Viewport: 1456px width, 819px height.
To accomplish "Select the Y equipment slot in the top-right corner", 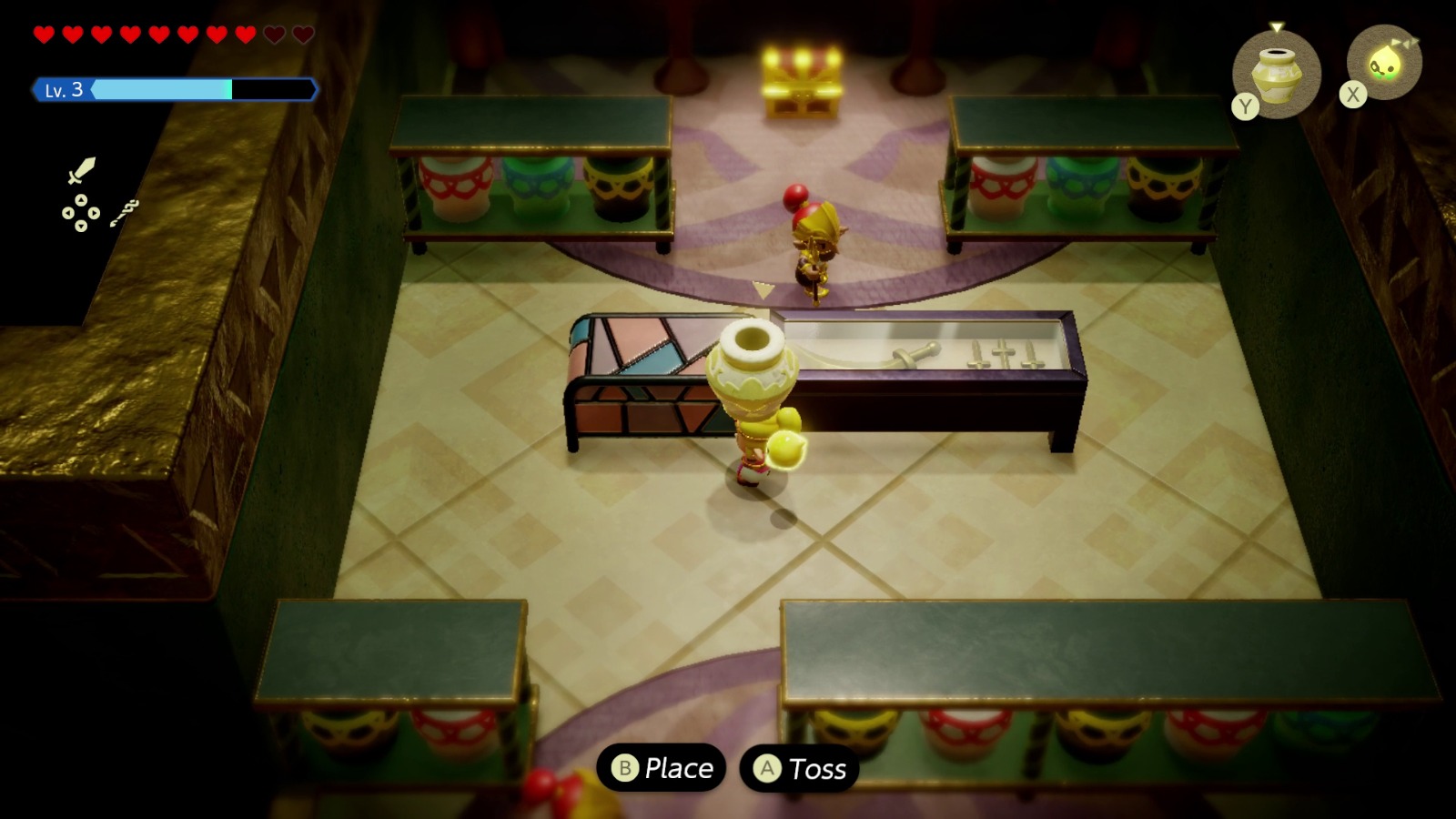I will [1279, 75].
